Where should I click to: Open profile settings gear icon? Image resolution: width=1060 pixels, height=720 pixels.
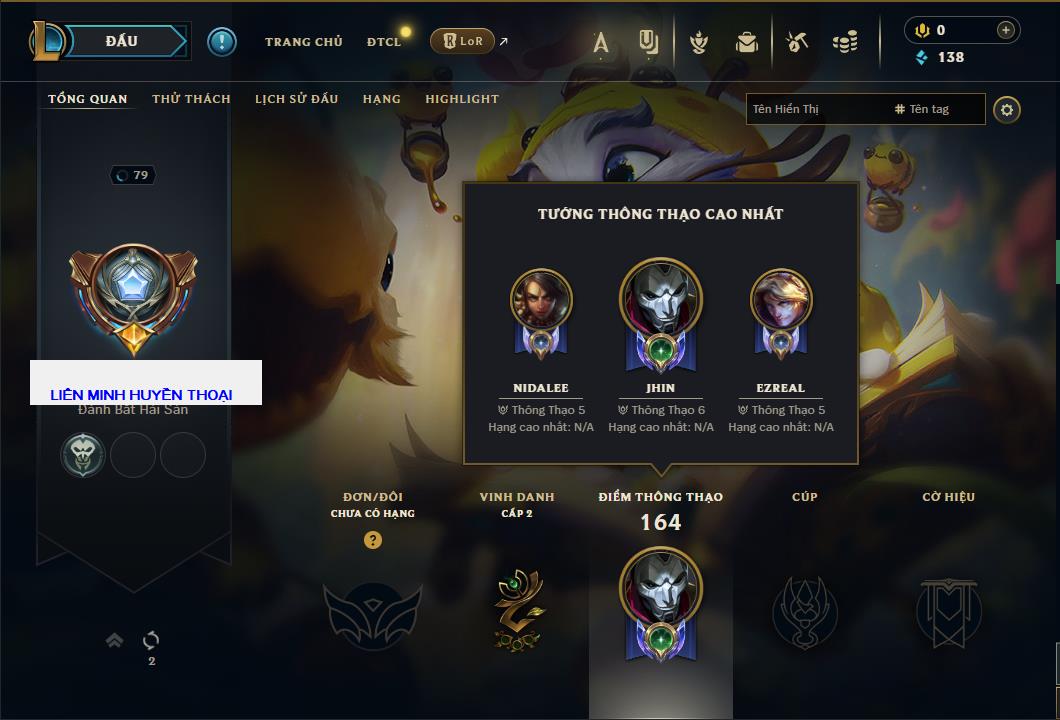point(1007,109)
